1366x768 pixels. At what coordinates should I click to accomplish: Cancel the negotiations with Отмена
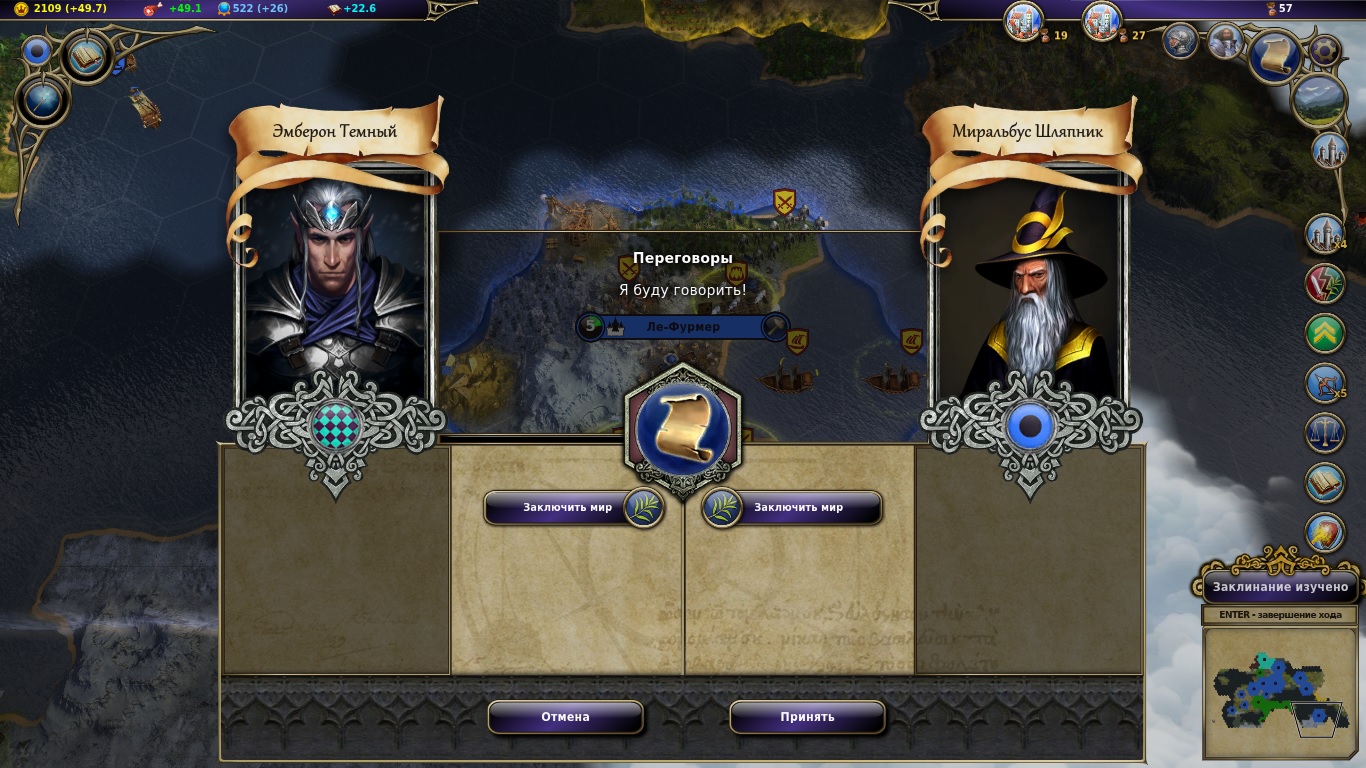pyautogui.click(x=565, y=717)
